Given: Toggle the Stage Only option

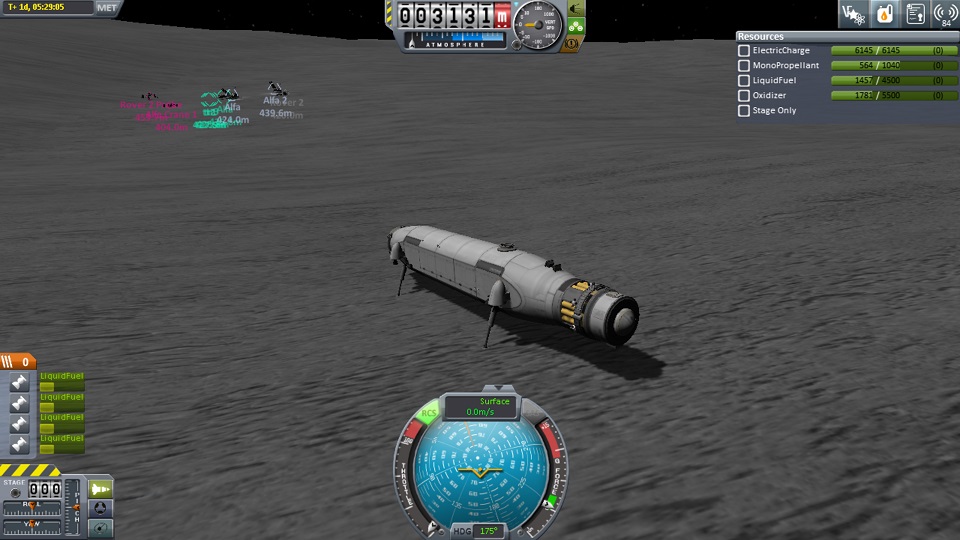Looking at the screenshot, I should [x=744, y=111].
